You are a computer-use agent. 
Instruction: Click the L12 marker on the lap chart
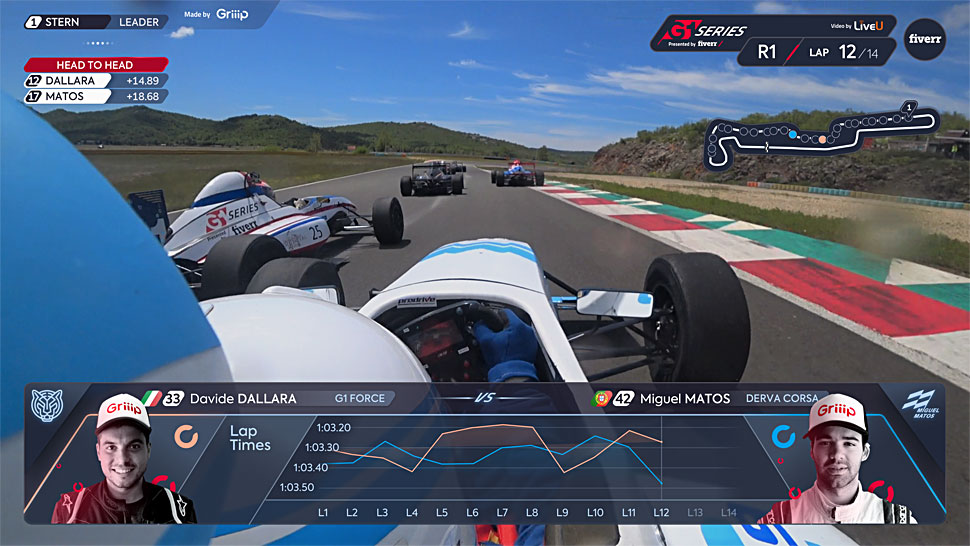(x=661, y=513)
